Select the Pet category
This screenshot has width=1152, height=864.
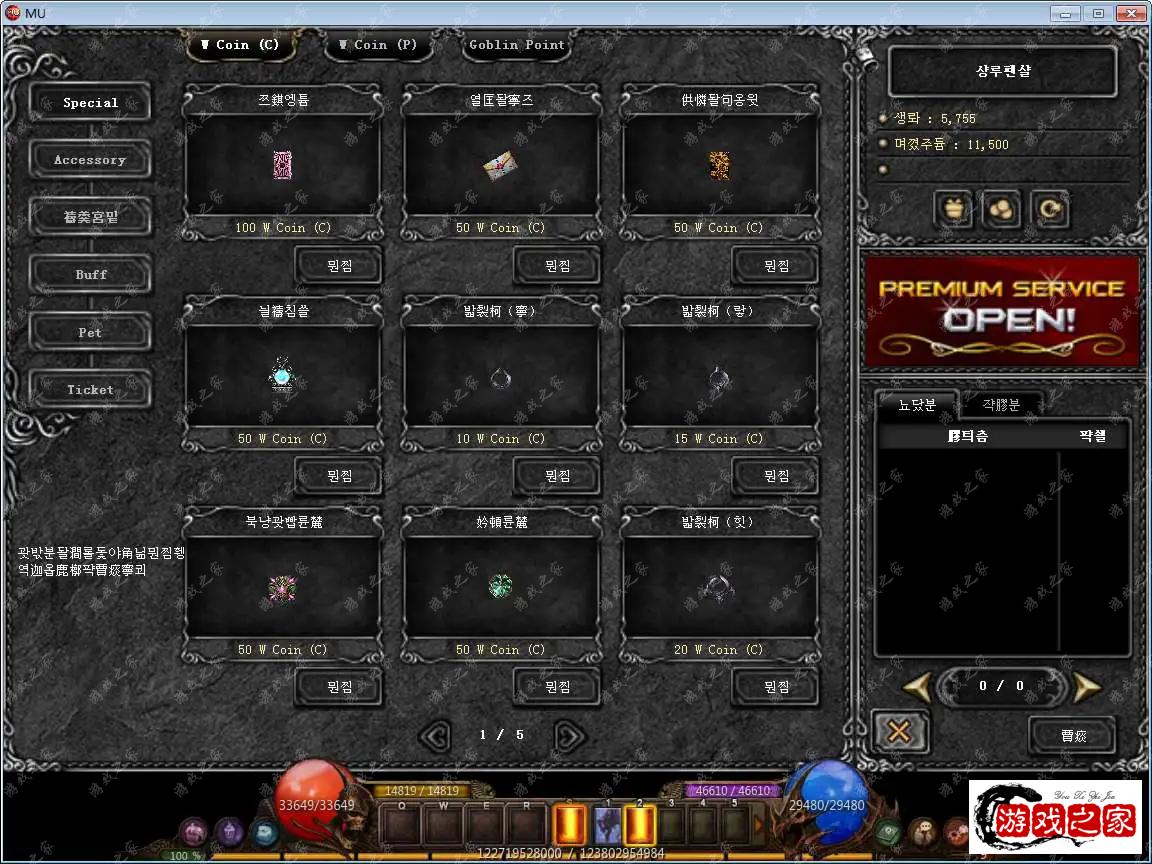point(90,332)
